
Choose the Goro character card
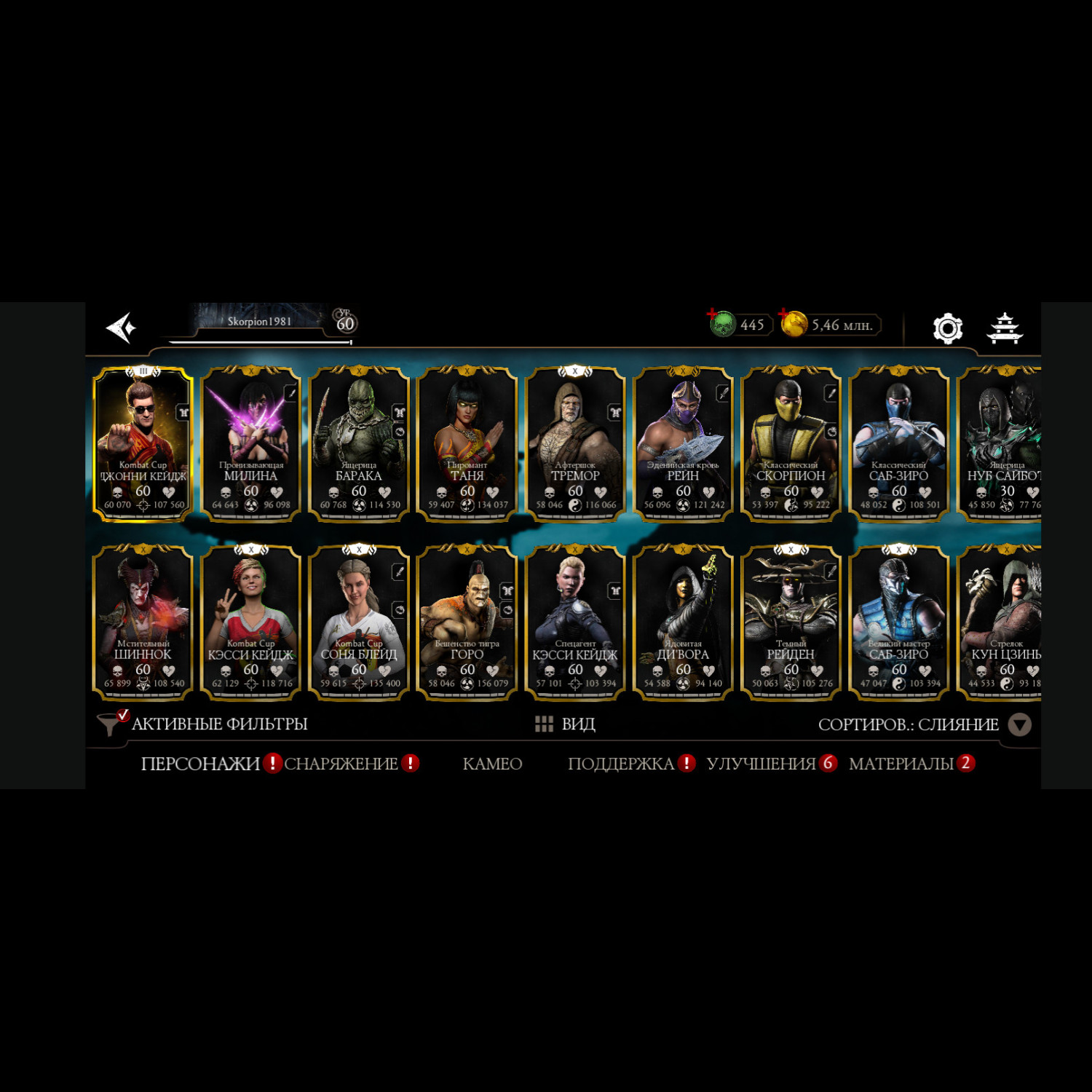[467, 622]
